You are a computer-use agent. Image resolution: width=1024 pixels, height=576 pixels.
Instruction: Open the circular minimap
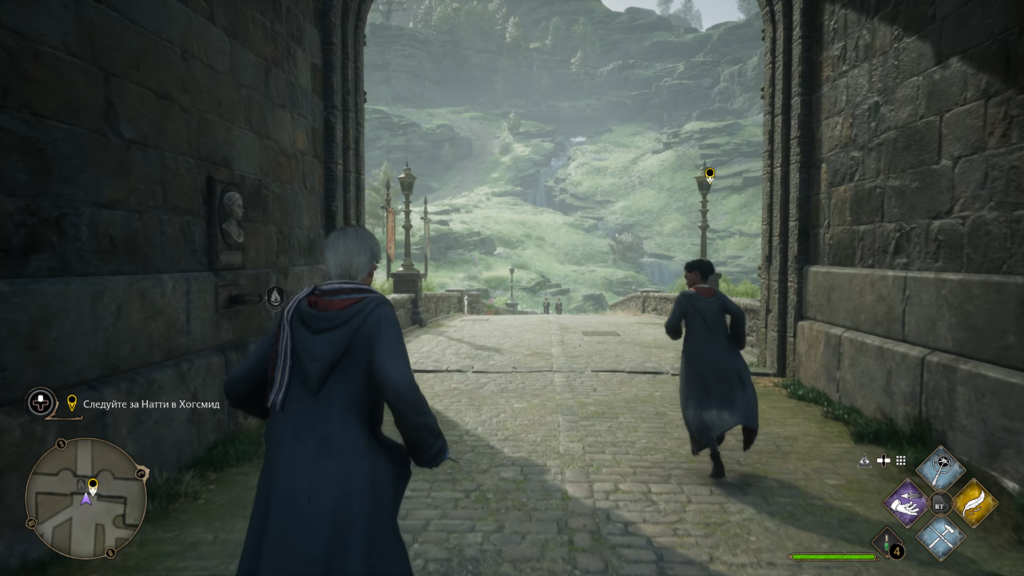(x=85, y=497)
